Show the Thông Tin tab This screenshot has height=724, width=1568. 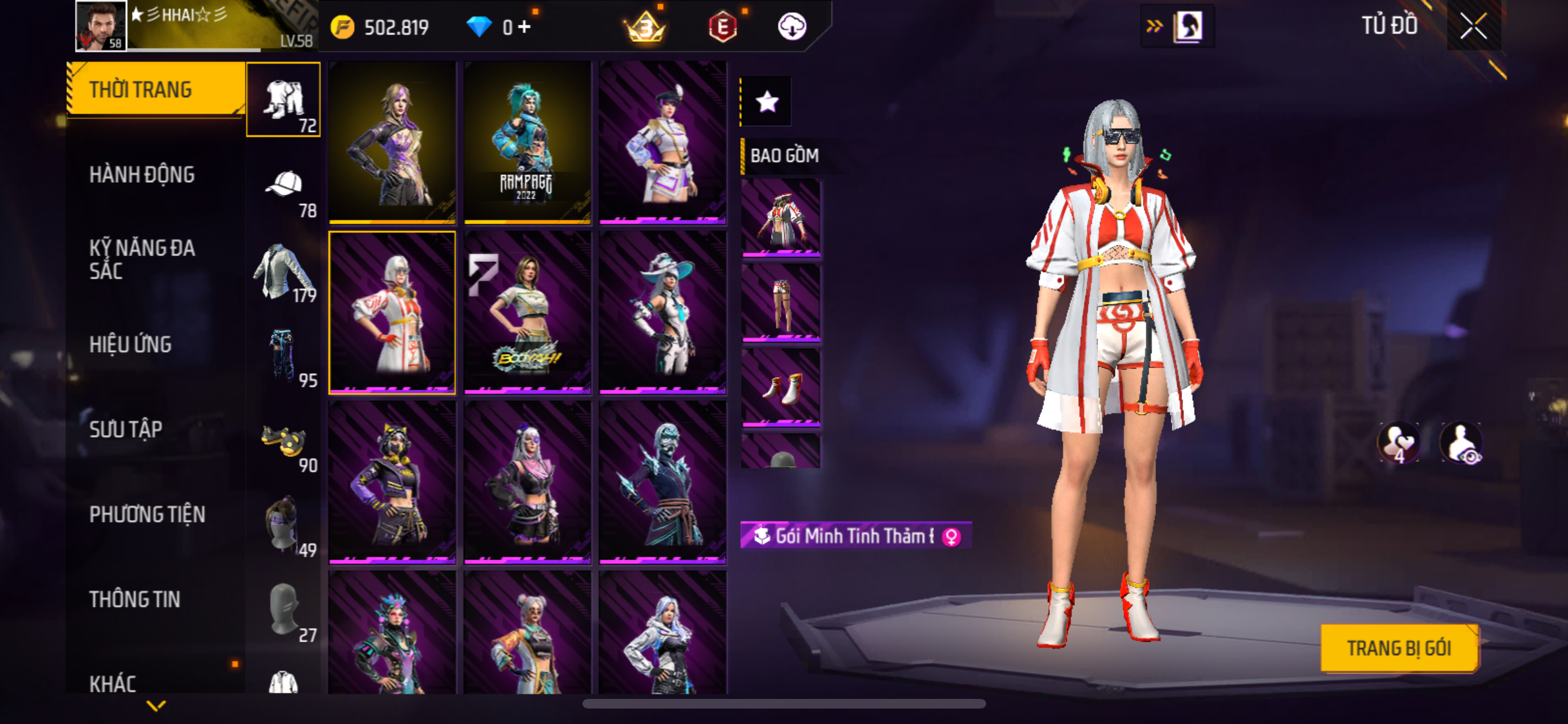(135, 599)
